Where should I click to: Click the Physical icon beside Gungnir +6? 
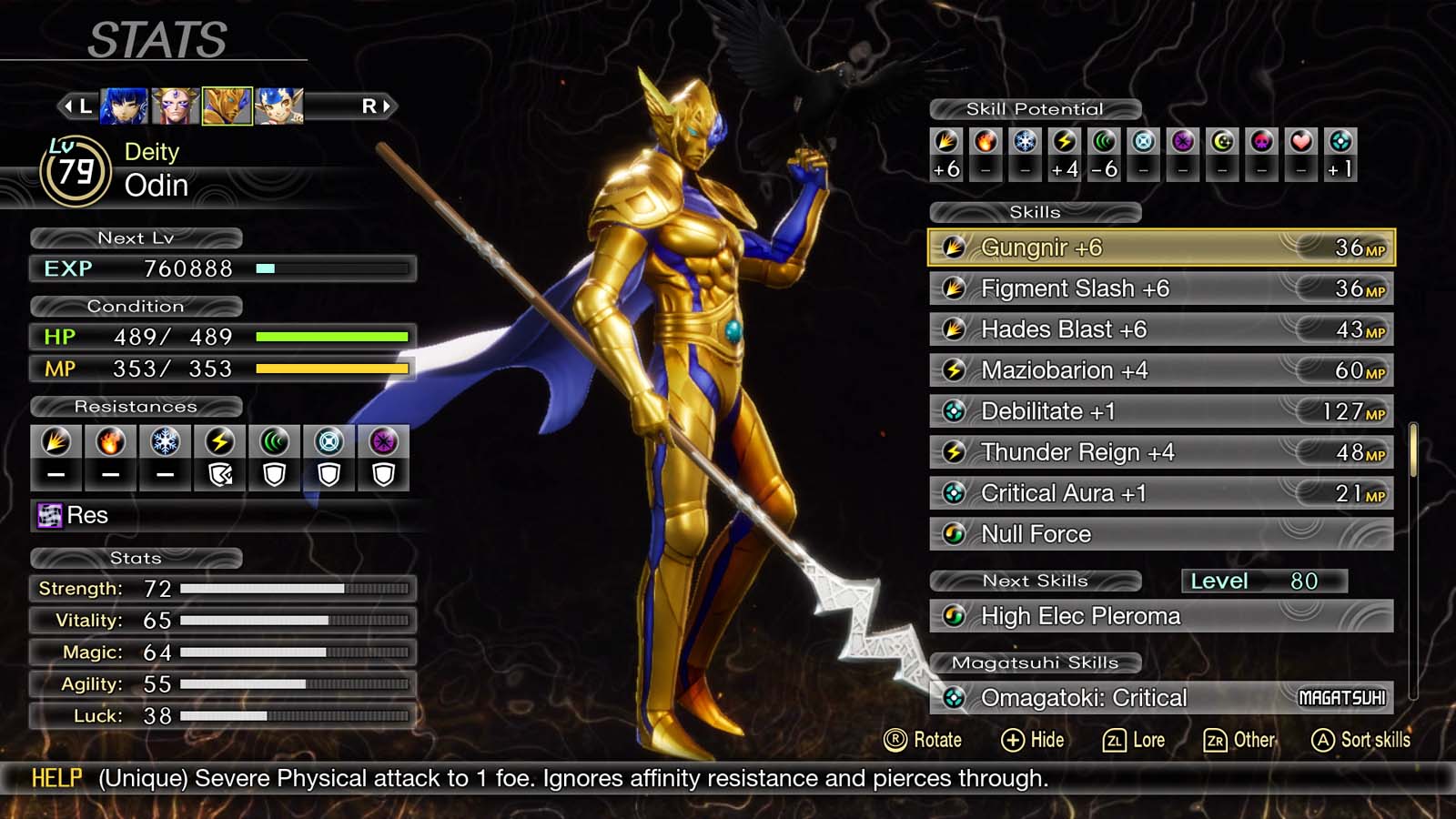pyautogui.click(x=955, y=247)
